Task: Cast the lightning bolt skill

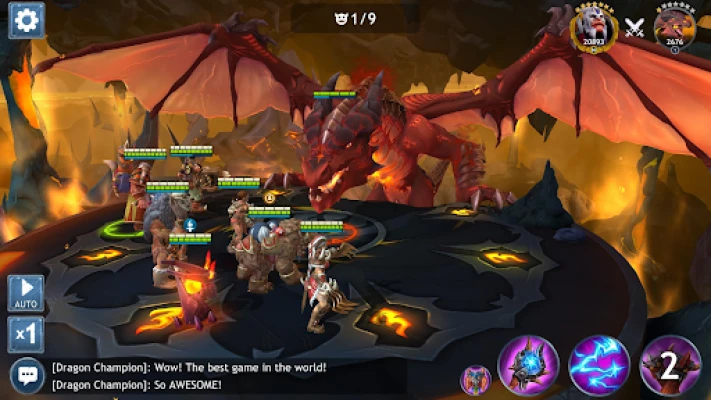Action: pos(599,366)
